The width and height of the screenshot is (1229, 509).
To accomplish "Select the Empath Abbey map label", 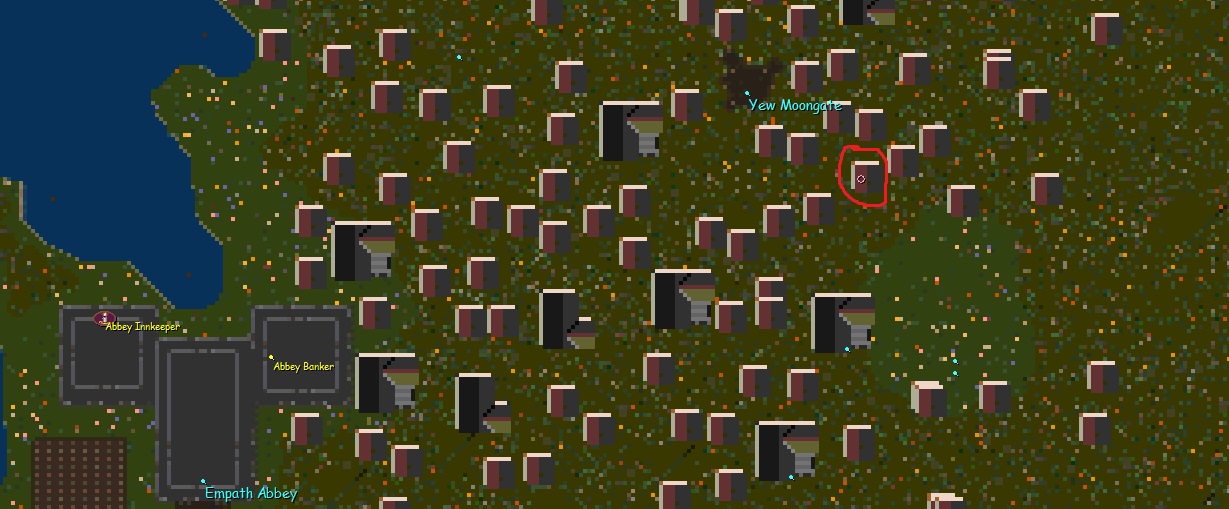I will click(250, 493).
